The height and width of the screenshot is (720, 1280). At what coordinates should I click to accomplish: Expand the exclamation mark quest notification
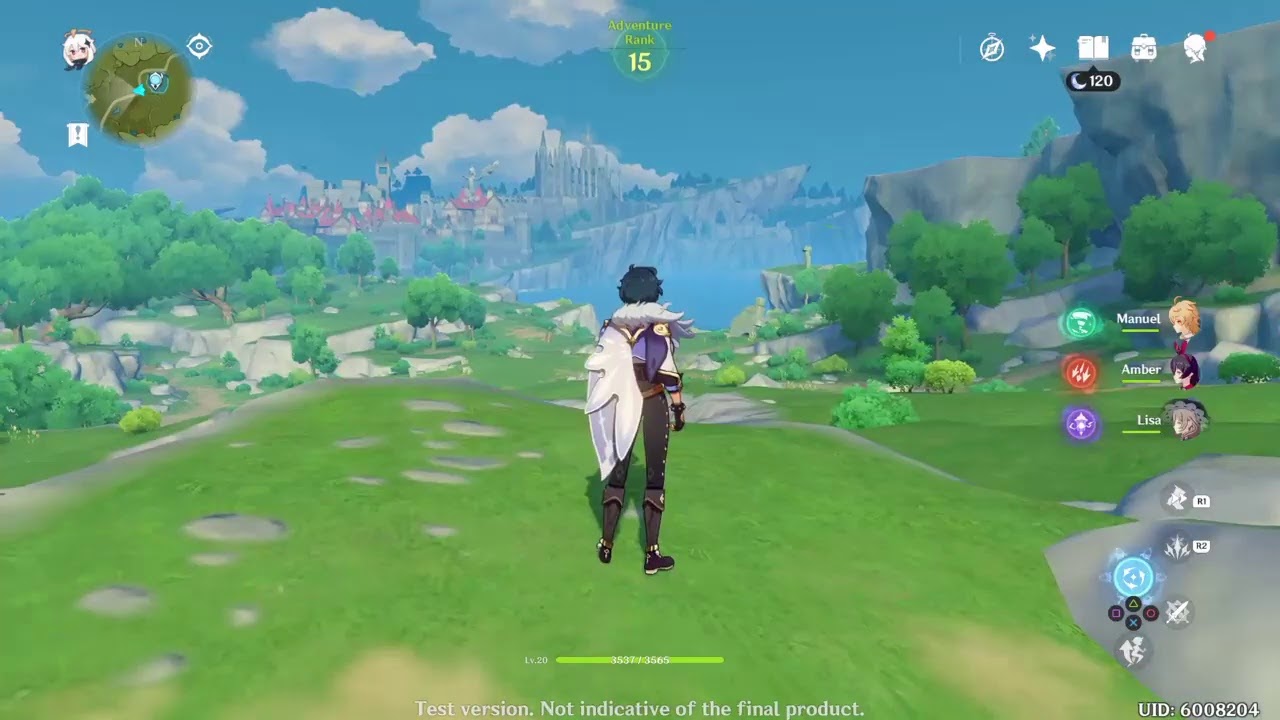click(x=79, y=133)
